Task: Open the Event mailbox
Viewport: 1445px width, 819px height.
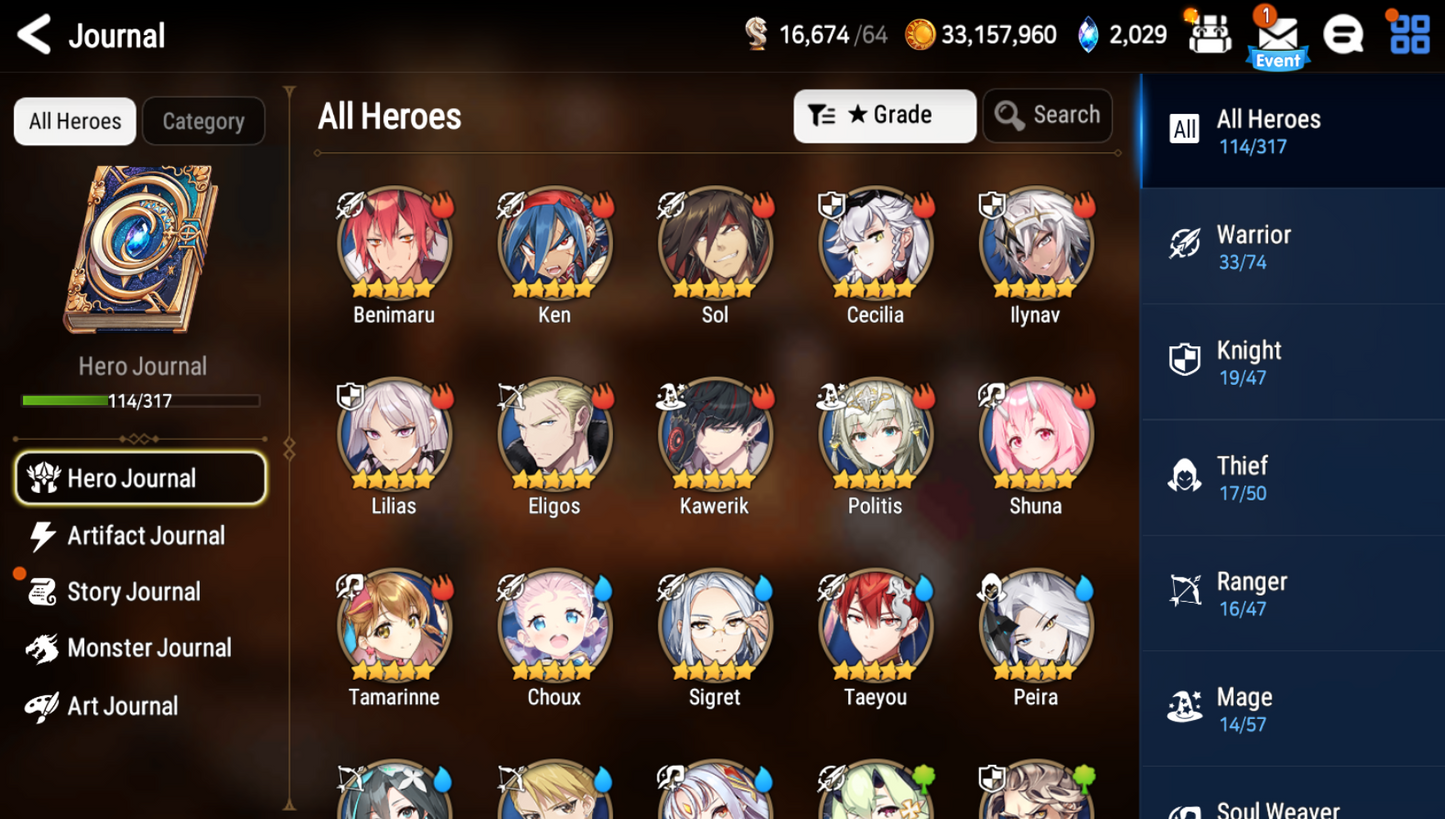Action: click(x=1277, y=35)
